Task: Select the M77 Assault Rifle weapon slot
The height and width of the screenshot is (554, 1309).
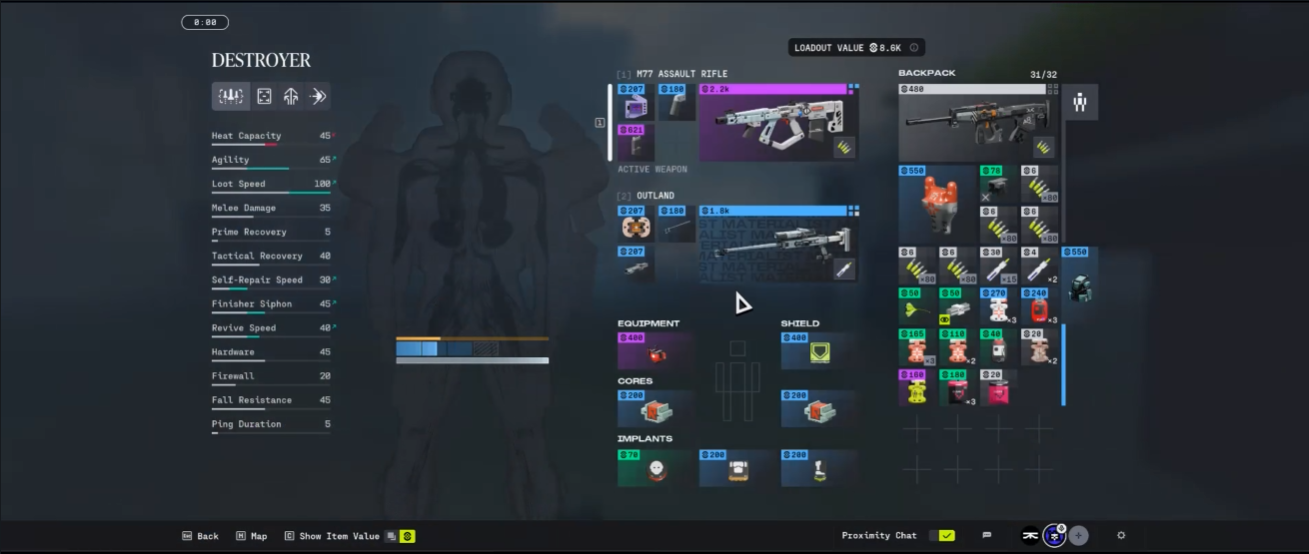Action: [778, 123]
